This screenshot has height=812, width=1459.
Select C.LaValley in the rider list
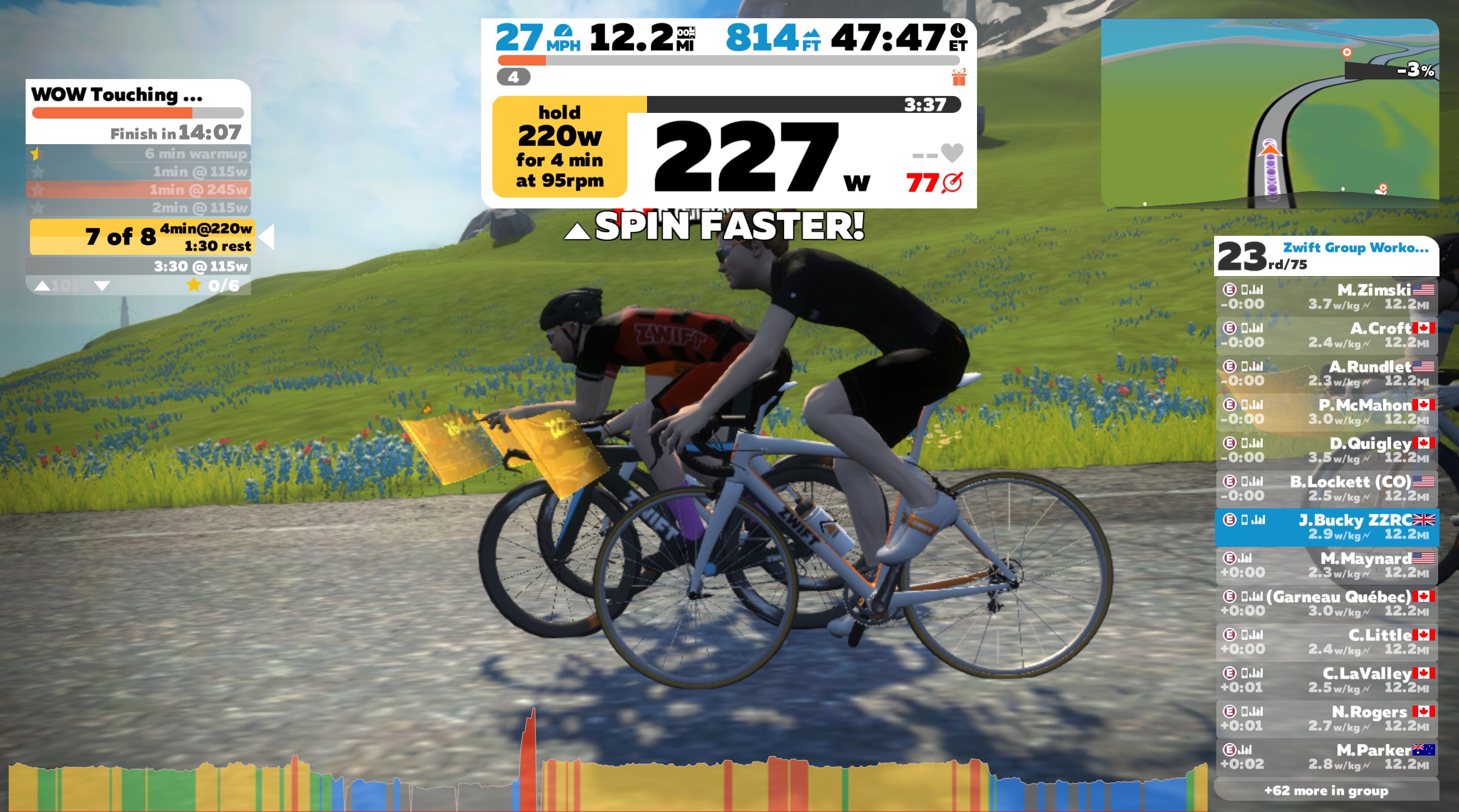pyautogui.click(x=1326, y=680)
